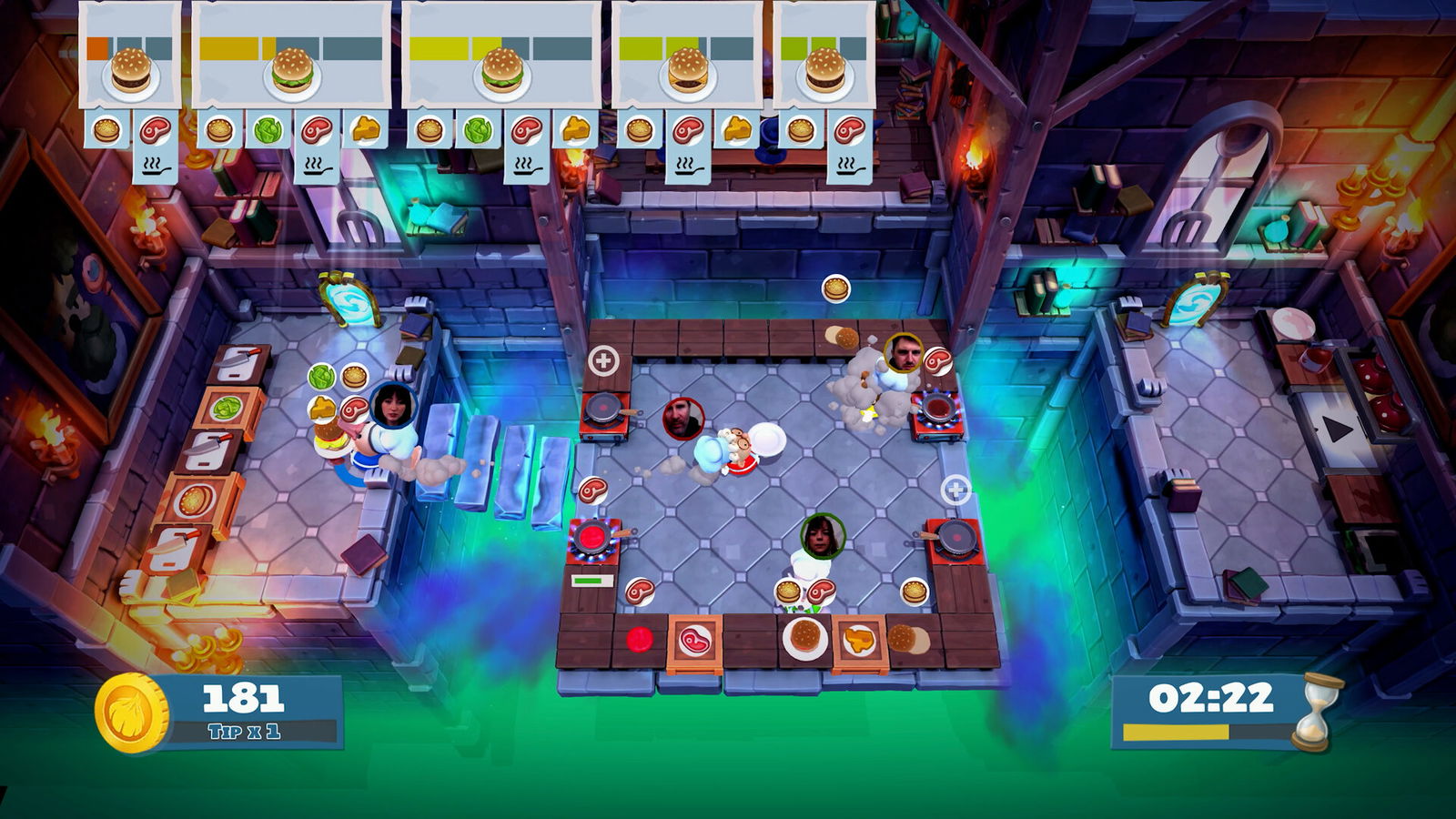Click the frying pan icon under the first order
The image size is (1456, 819).
157,169
